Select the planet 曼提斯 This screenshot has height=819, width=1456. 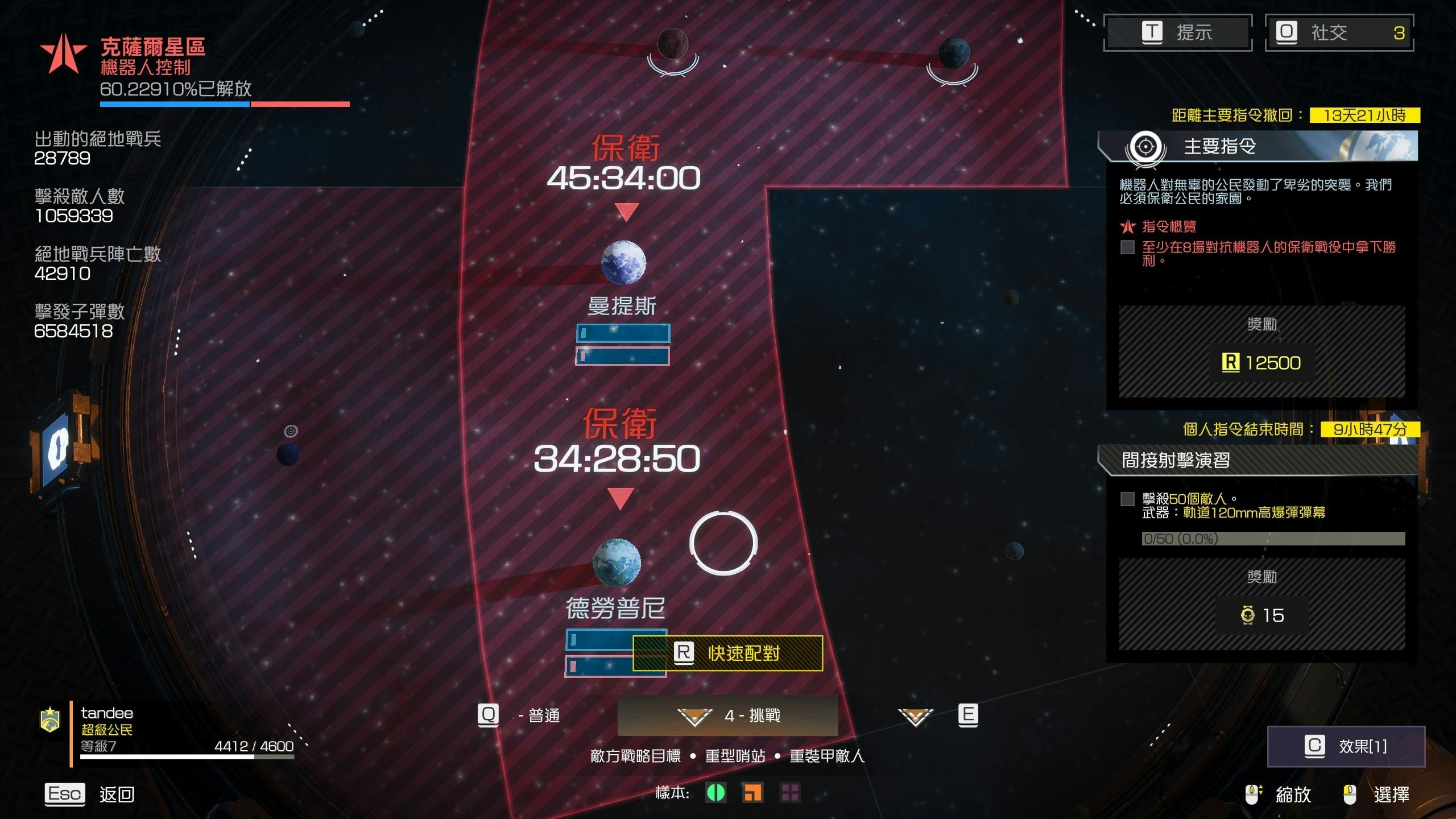[x=623, y=263]
